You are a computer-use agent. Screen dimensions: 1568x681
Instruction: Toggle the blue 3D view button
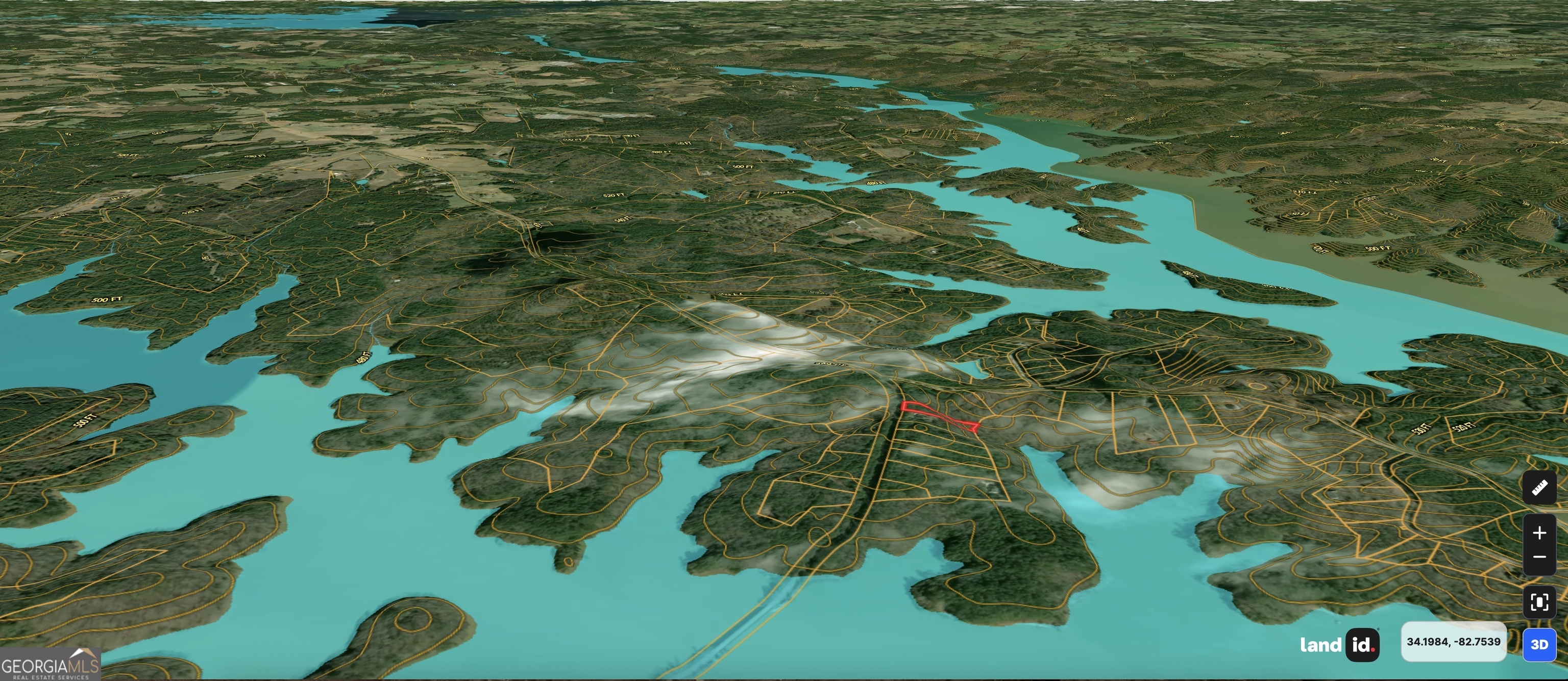[x=1539, y=644]
